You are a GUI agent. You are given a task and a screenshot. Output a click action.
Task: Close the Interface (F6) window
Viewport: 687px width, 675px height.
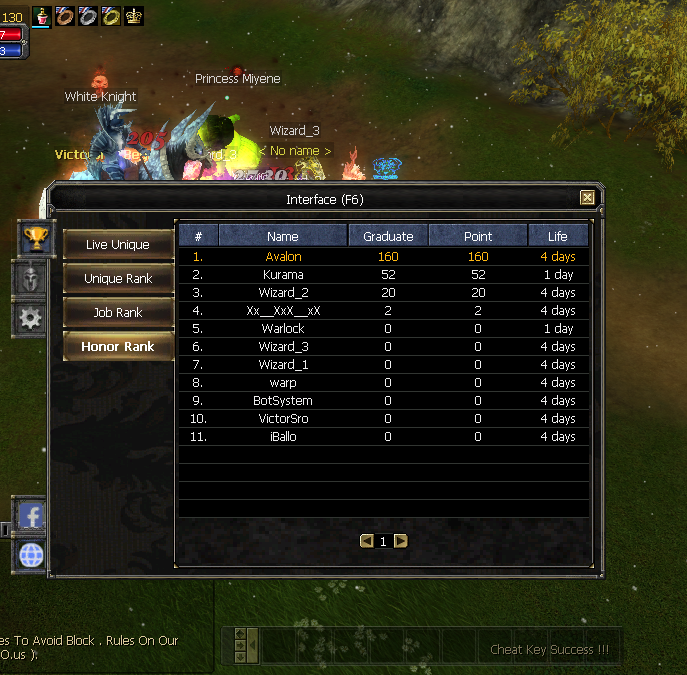(587, 198)
